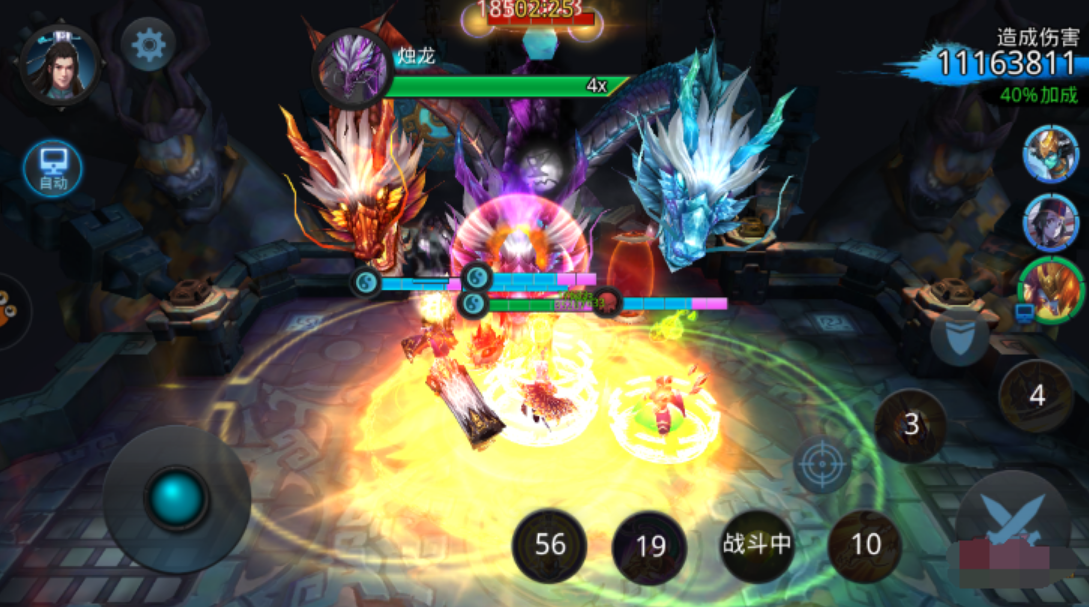Activate the skill with cooldown 3

coord(911,425)
